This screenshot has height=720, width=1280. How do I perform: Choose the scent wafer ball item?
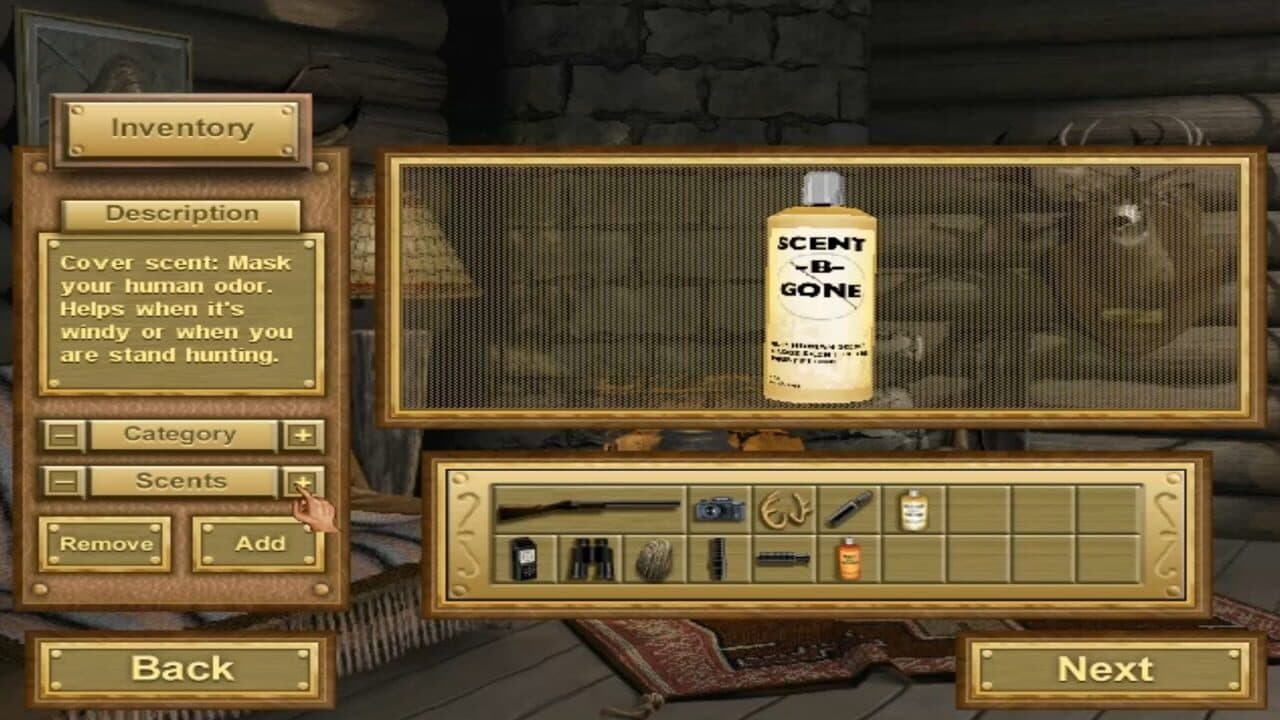657,560
